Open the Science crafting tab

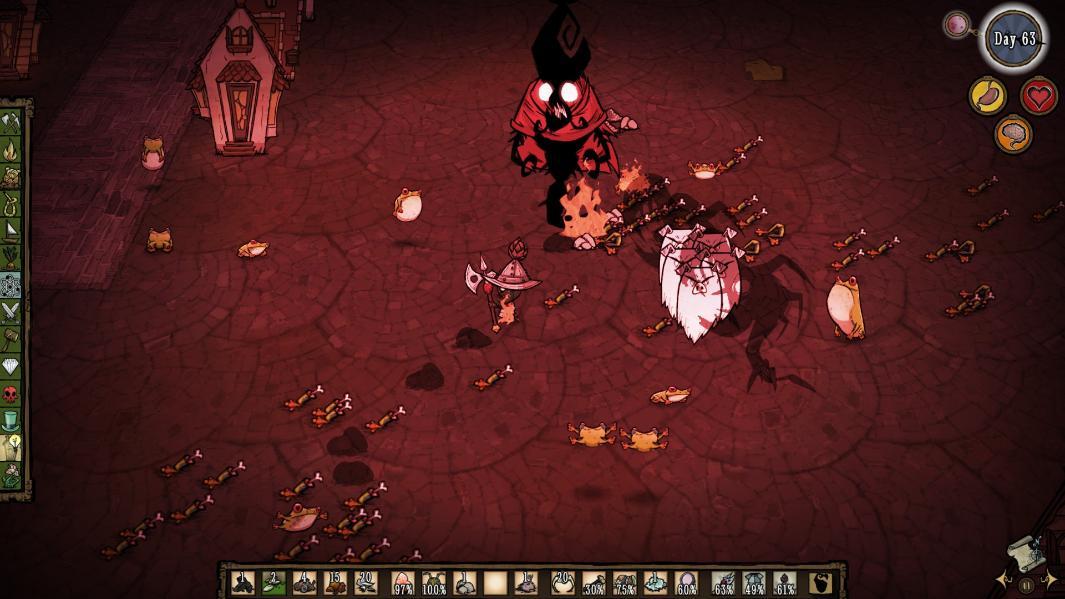point(11,286)
